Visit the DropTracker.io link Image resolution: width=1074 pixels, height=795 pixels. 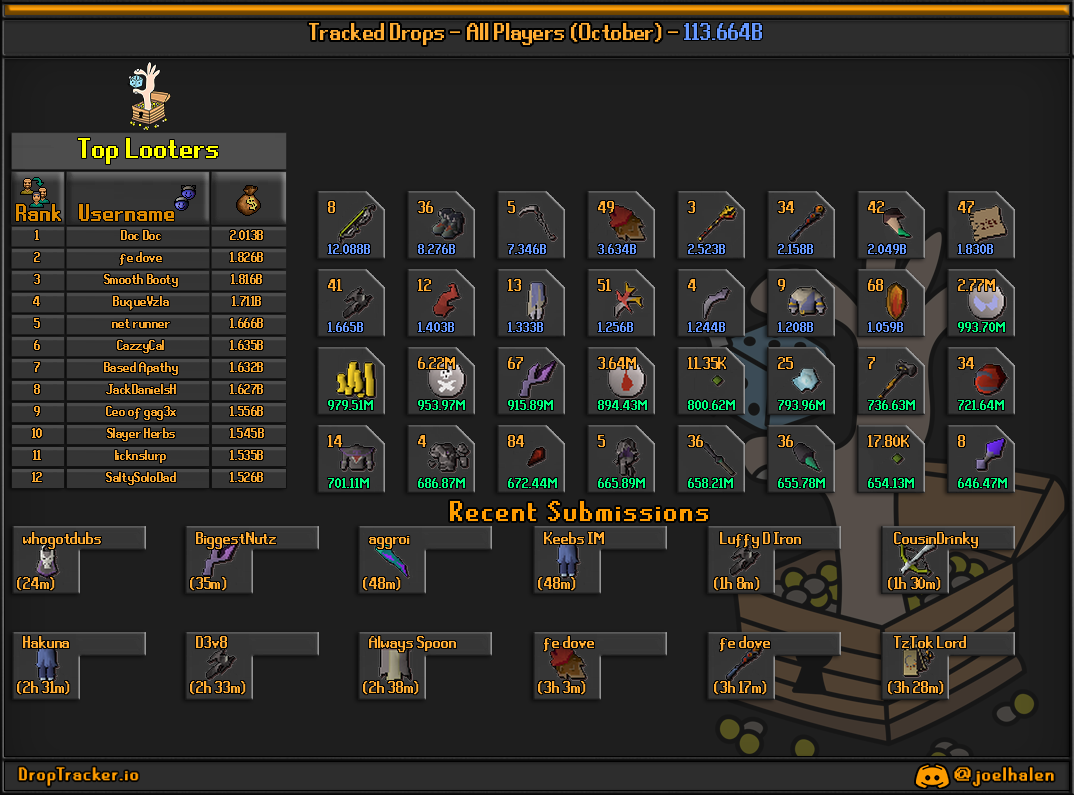click(79, 775)
